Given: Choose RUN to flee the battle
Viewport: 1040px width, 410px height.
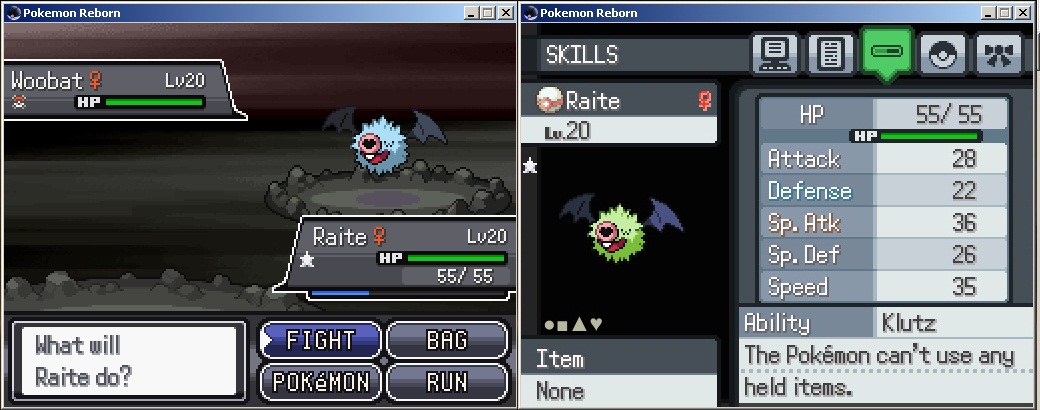Looking at the screenshot, I should pos(446,381).
